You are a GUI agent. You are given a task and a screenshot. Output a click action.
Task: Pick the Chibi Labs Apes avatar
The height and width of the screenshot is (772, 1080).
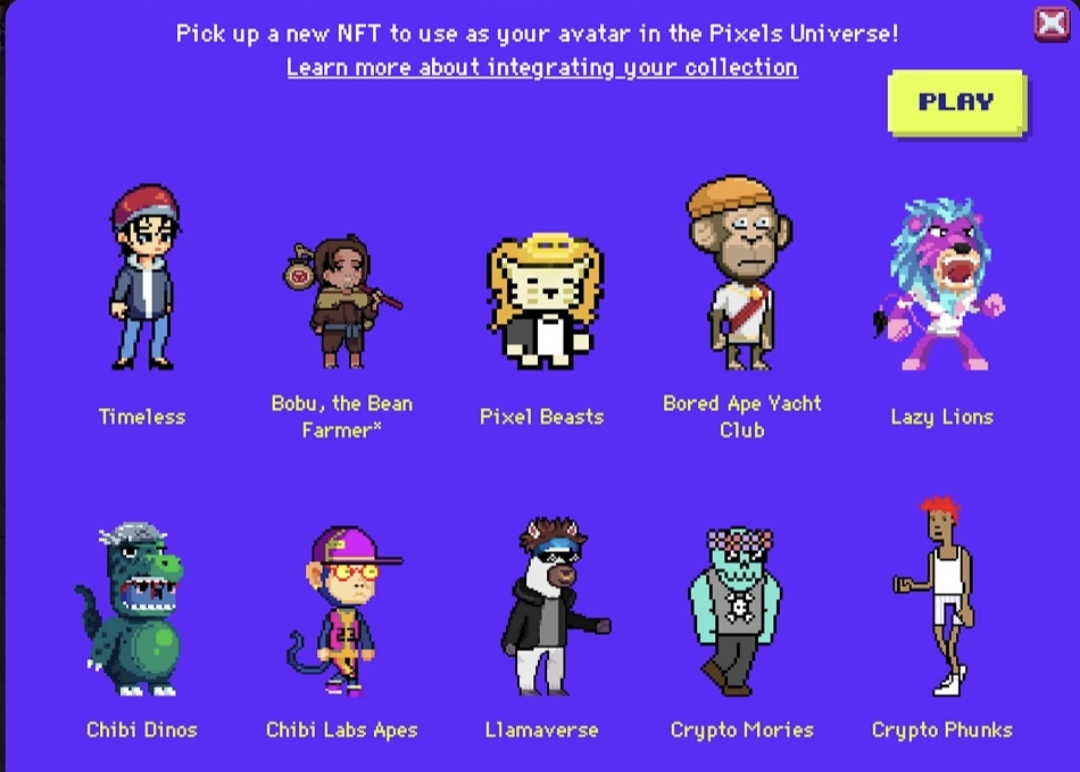pyautogui.click(x=343, y=611)
